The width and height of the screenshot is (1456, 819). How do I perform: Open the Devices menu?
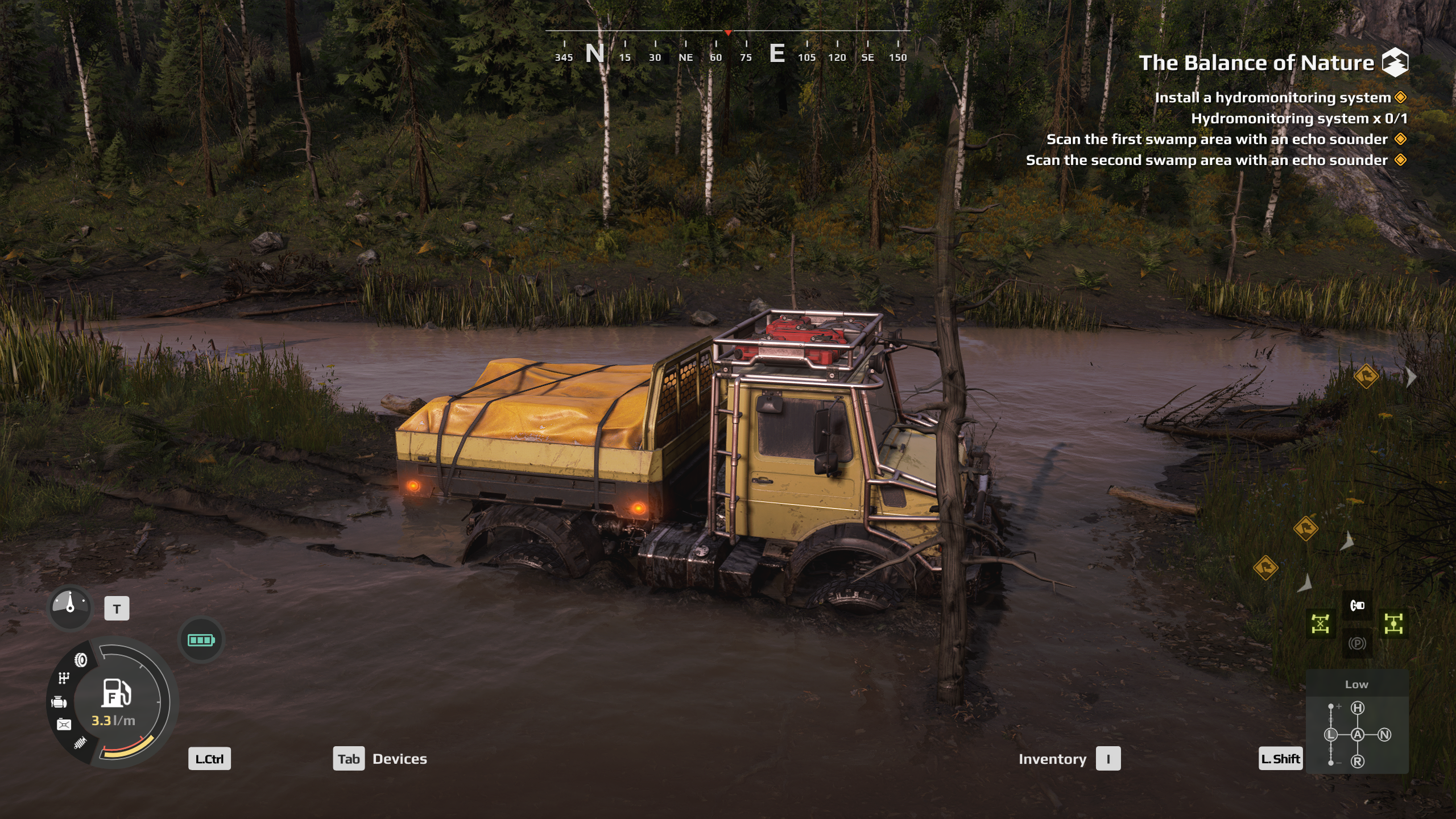click(x=380, y=759)
